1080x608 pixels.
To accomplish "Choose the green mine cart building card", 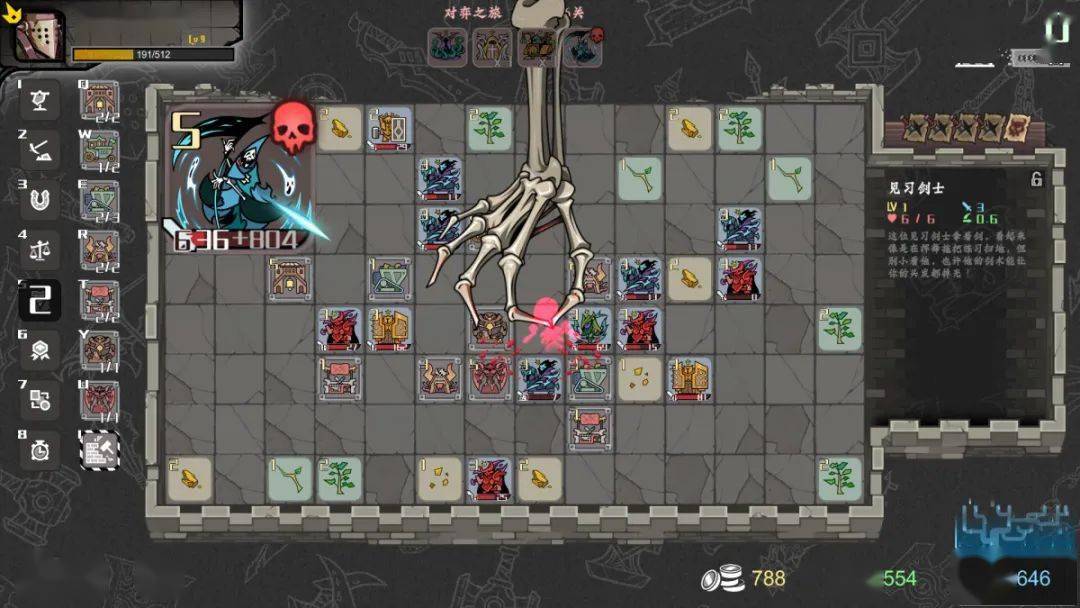I will point(99,200).
